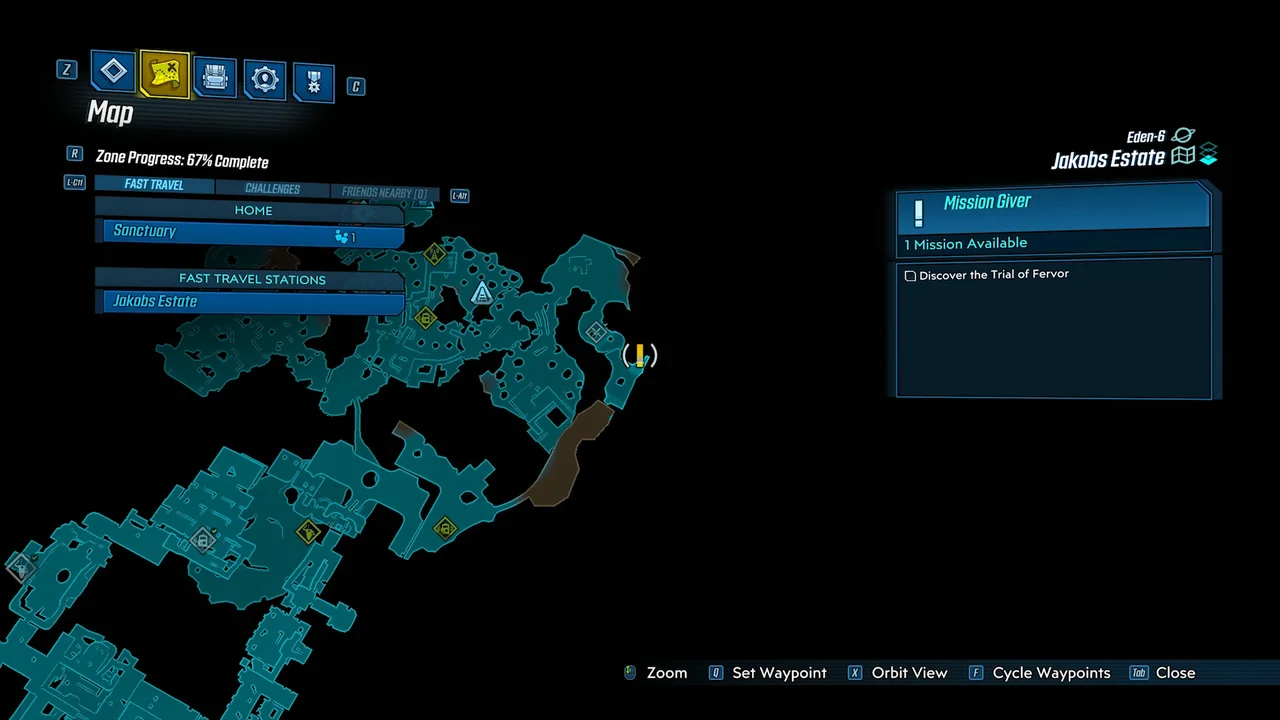Viewport: 1280px width, 720px height.
Task: Open the Friends Nearby tab
Action: click(x=384, y=192)
